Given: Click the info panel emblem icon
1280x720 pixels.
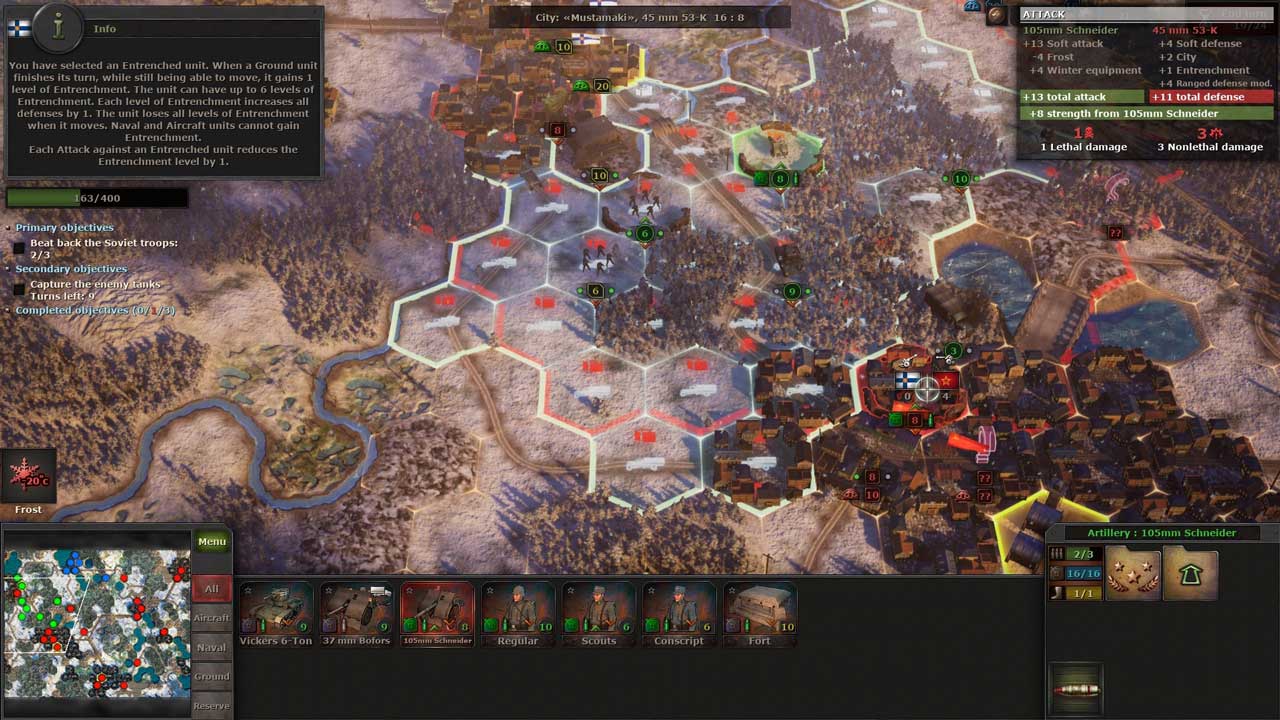Looking at the screenshot, I should point(56,28).
